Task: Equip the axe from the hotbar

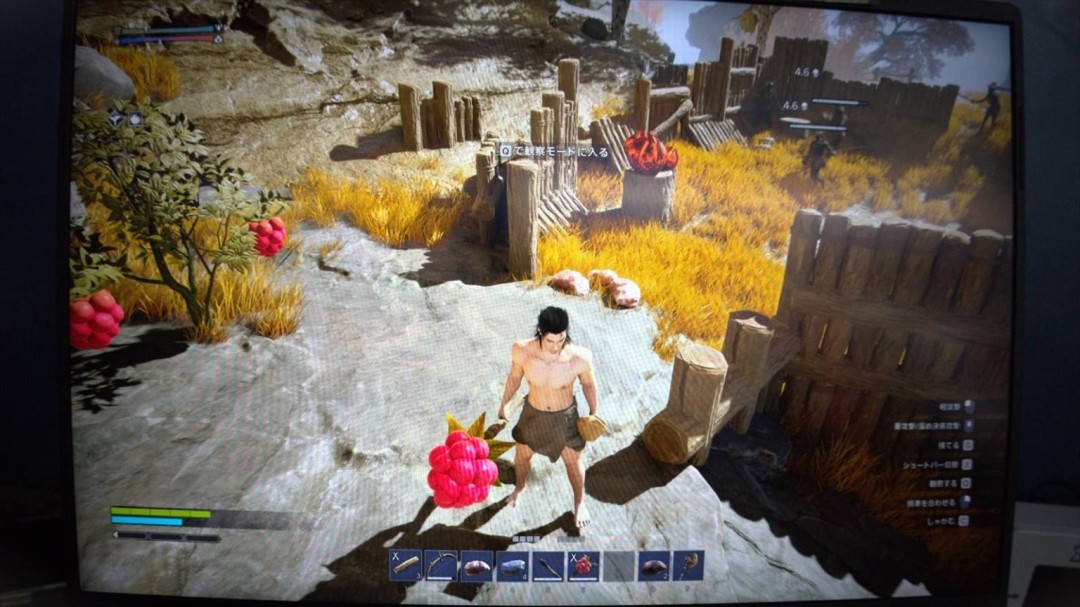Action: [689, 566]
